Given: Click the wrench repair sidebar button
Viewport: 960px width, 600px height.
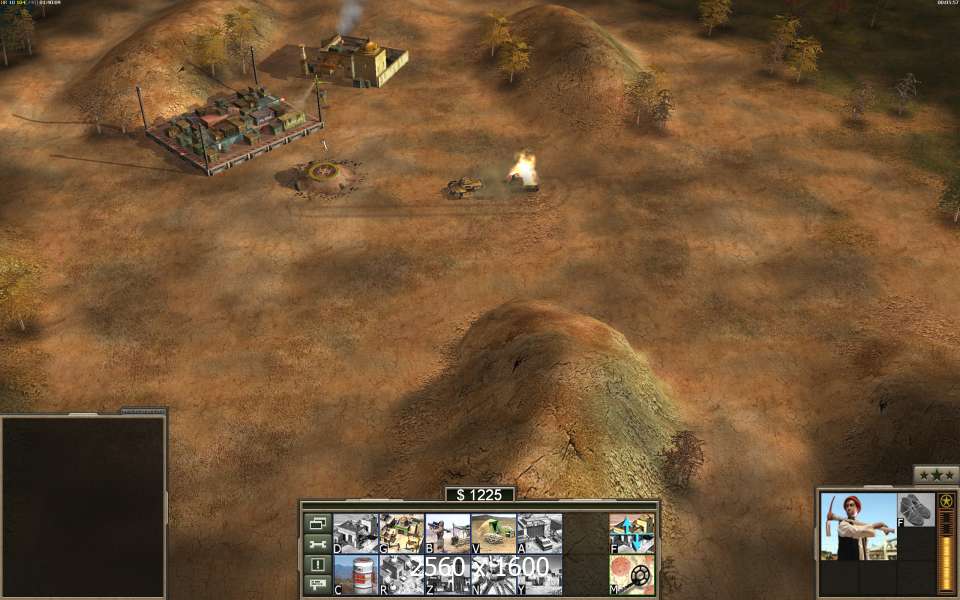Looking at the screenshot, I should [x=317, y=544].
